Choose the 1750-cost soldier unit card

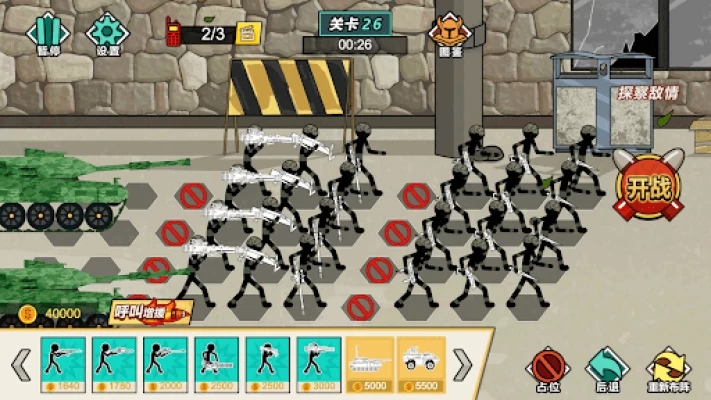click(x=114, y=362)
